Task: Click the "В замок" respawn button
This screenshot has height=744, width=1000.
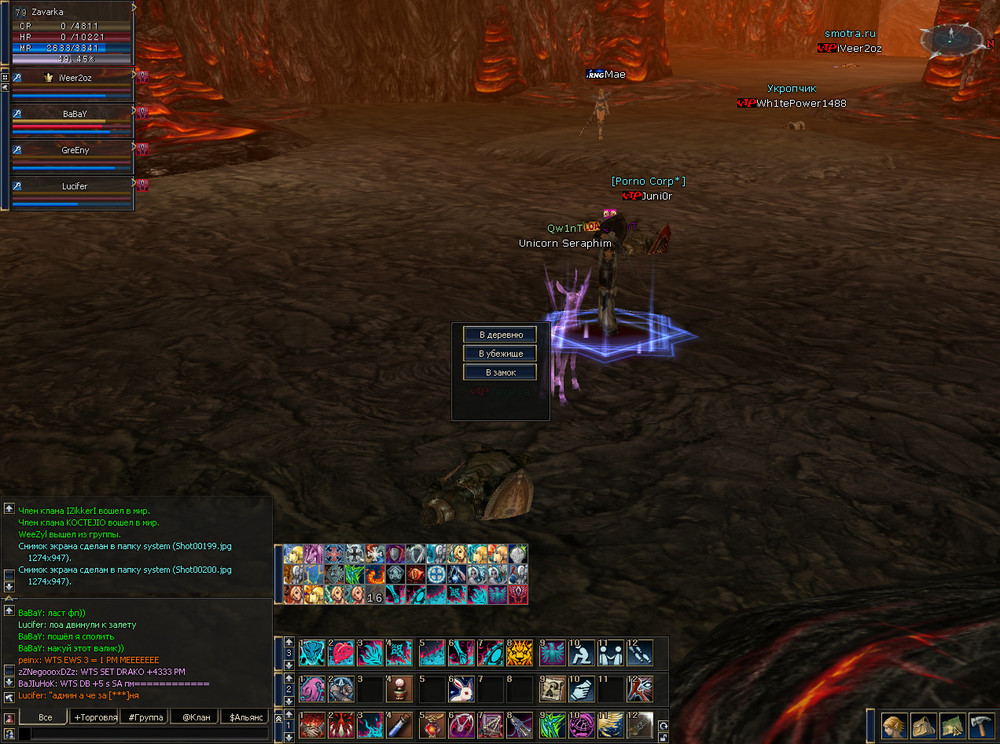Action: 500,372
